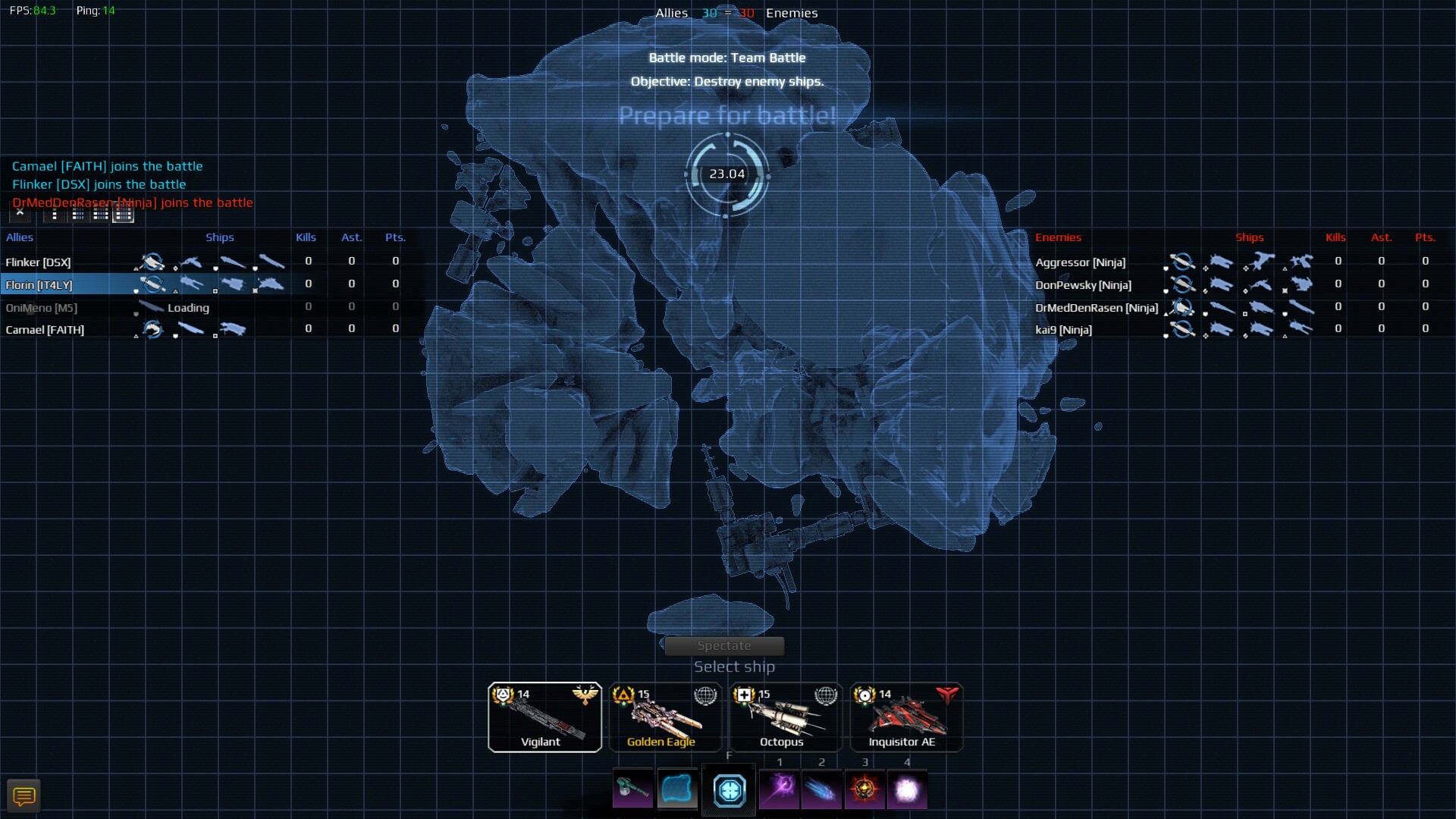Activate the purple ability in slot 1
The height and width of the screenshot is (819, 1456).
click(x=780, y=790)
